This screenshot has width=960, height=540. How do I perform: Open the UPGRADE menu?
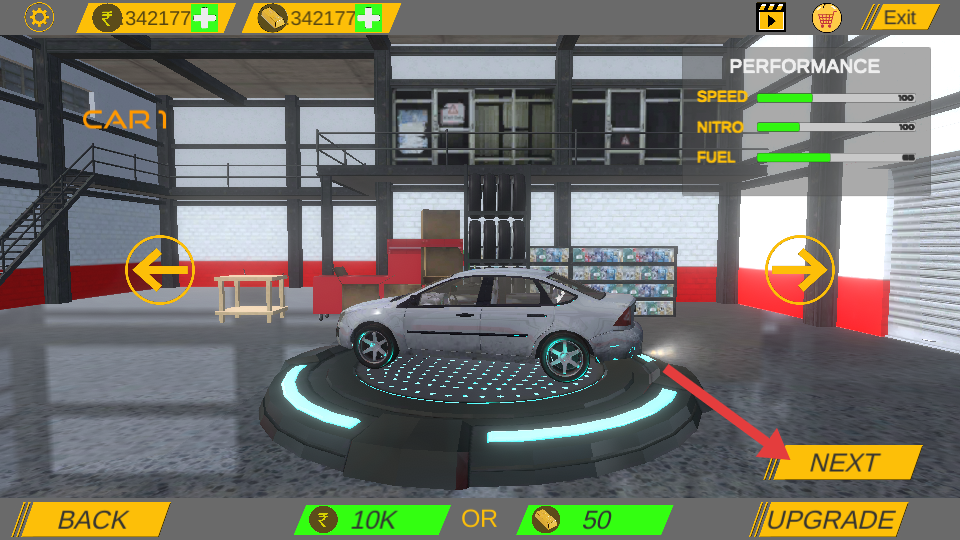830,520
